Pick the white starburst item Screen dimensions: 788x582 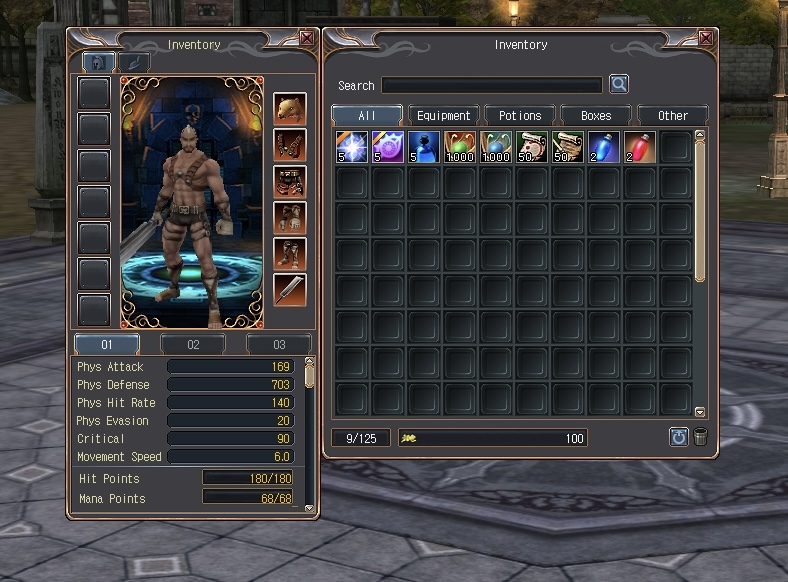pos(352,147)
